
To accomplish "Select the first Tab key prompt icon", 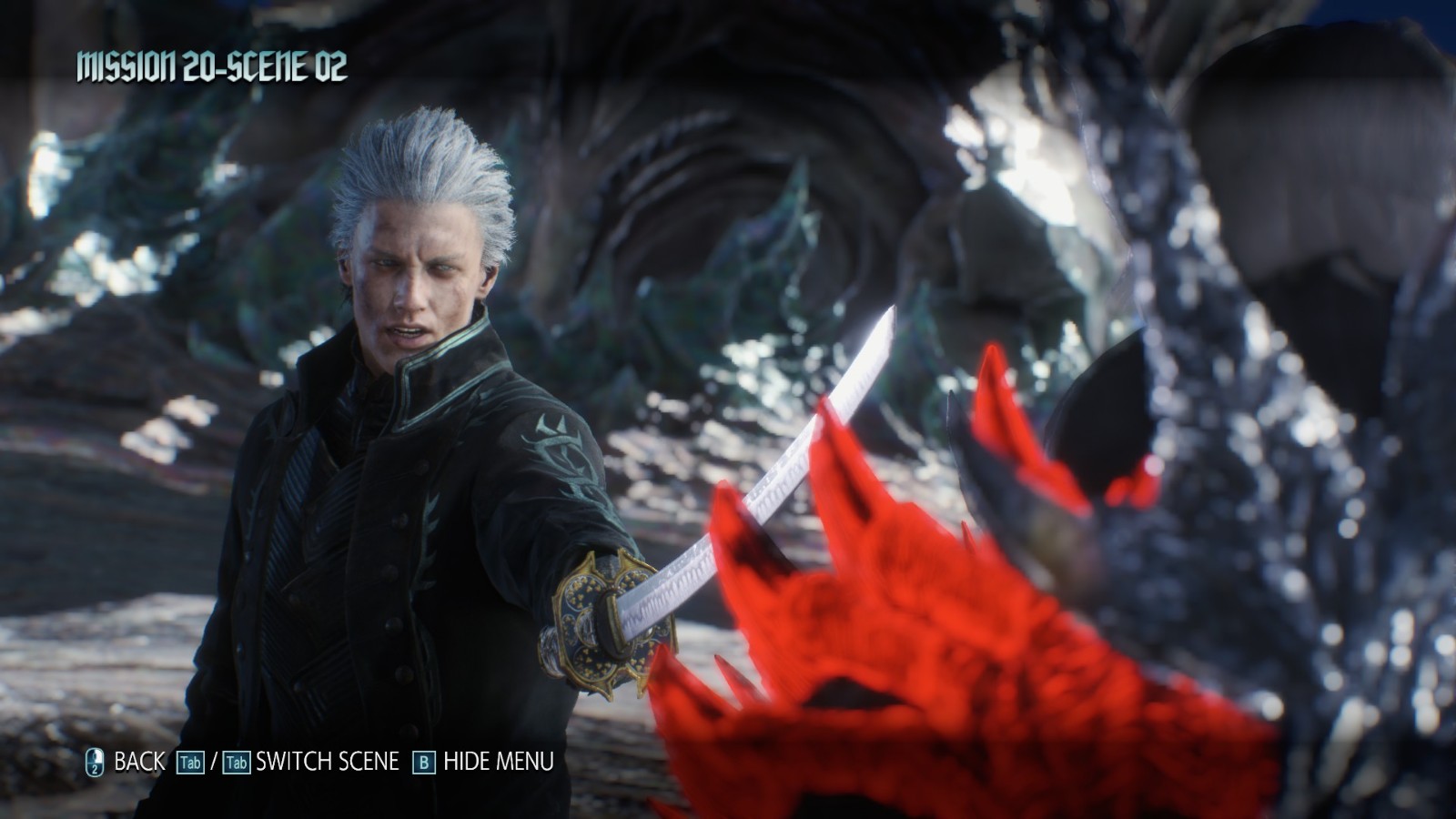I will tap(190, 763).
